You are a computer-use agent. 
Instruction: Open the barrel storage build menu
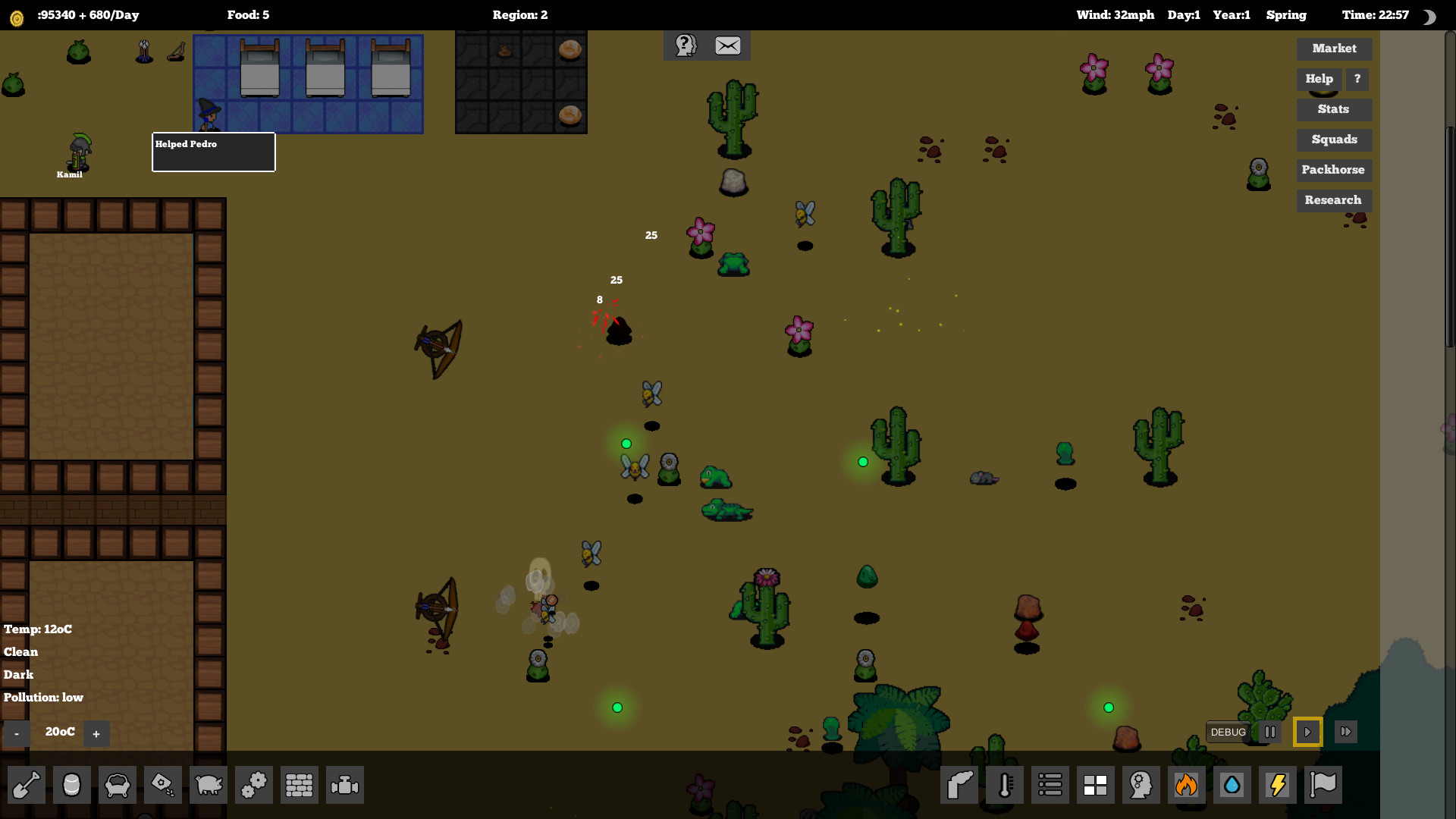point(71,785)
